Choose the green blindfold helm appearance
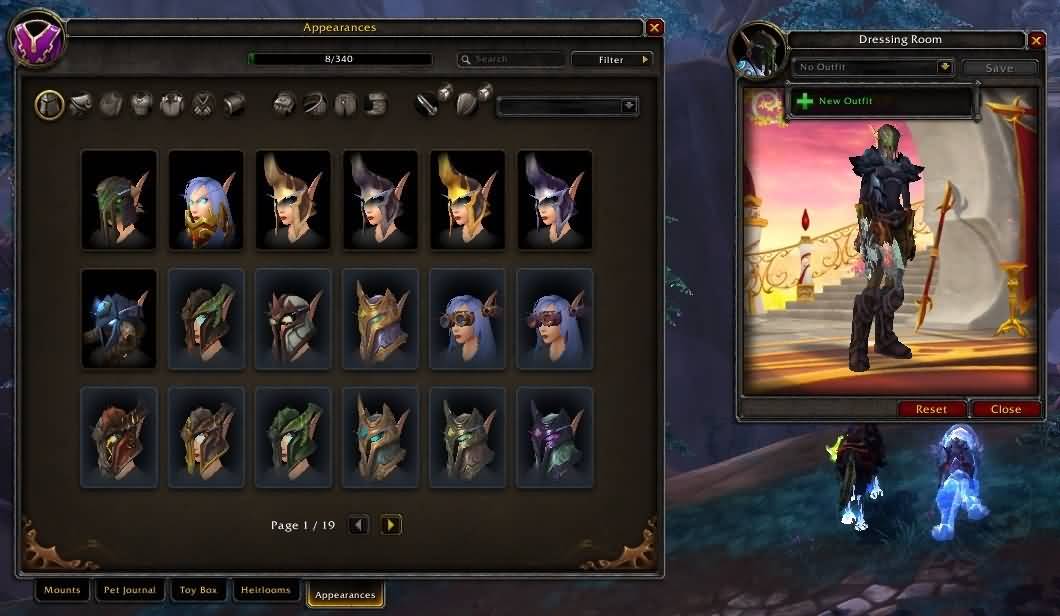1060x616 pixels. [119, 199]
